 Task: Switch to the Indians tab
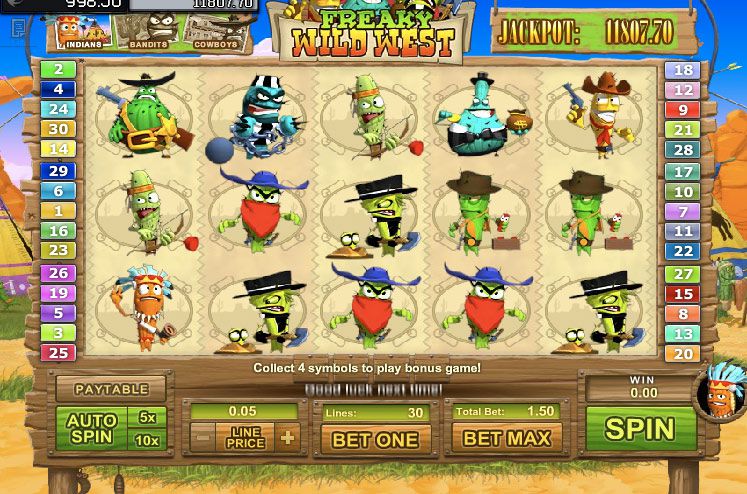78,32
